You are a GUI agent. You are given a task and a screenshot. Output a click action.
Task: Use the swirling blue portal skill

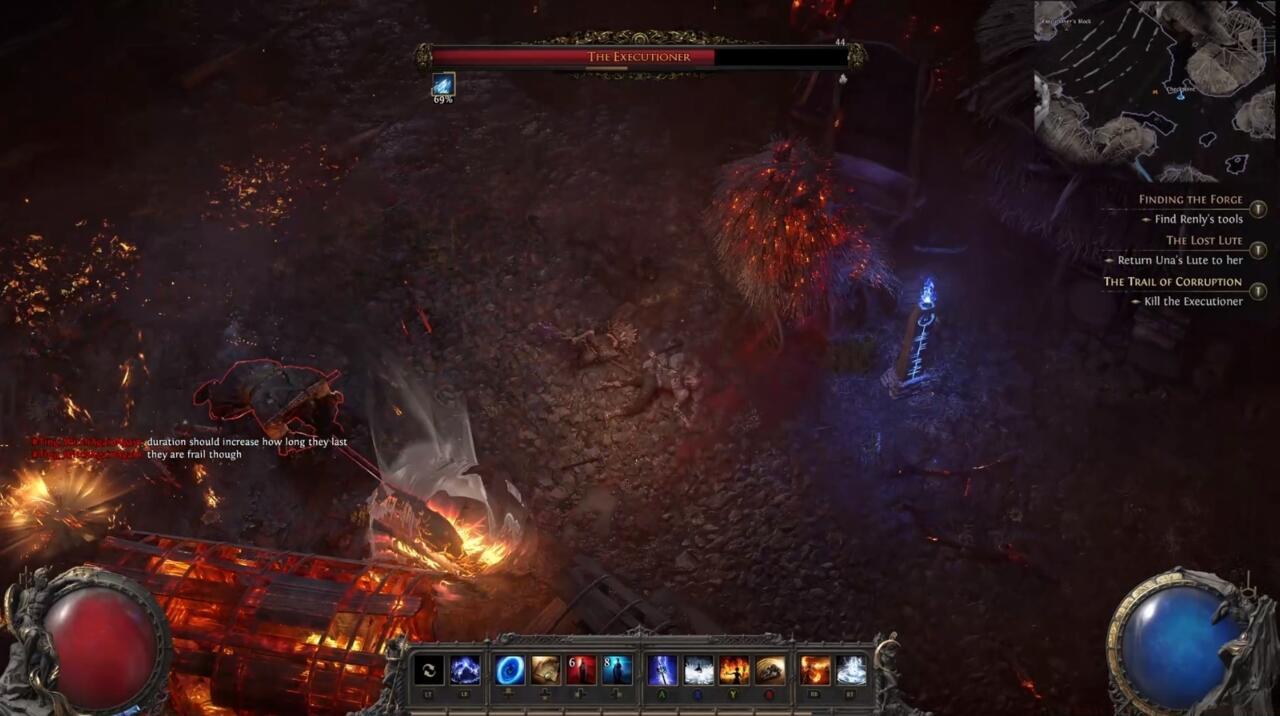[510, 670]
